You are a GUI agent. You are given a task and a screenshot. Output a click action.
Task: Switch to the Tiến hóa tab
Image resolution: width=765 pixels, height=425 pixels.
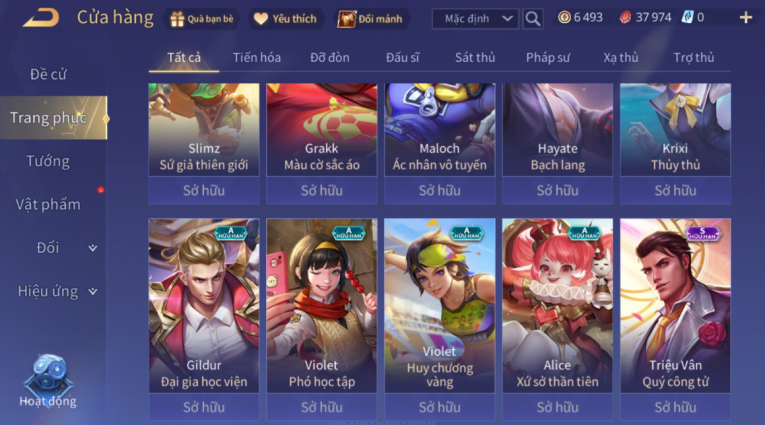point(257,57)
